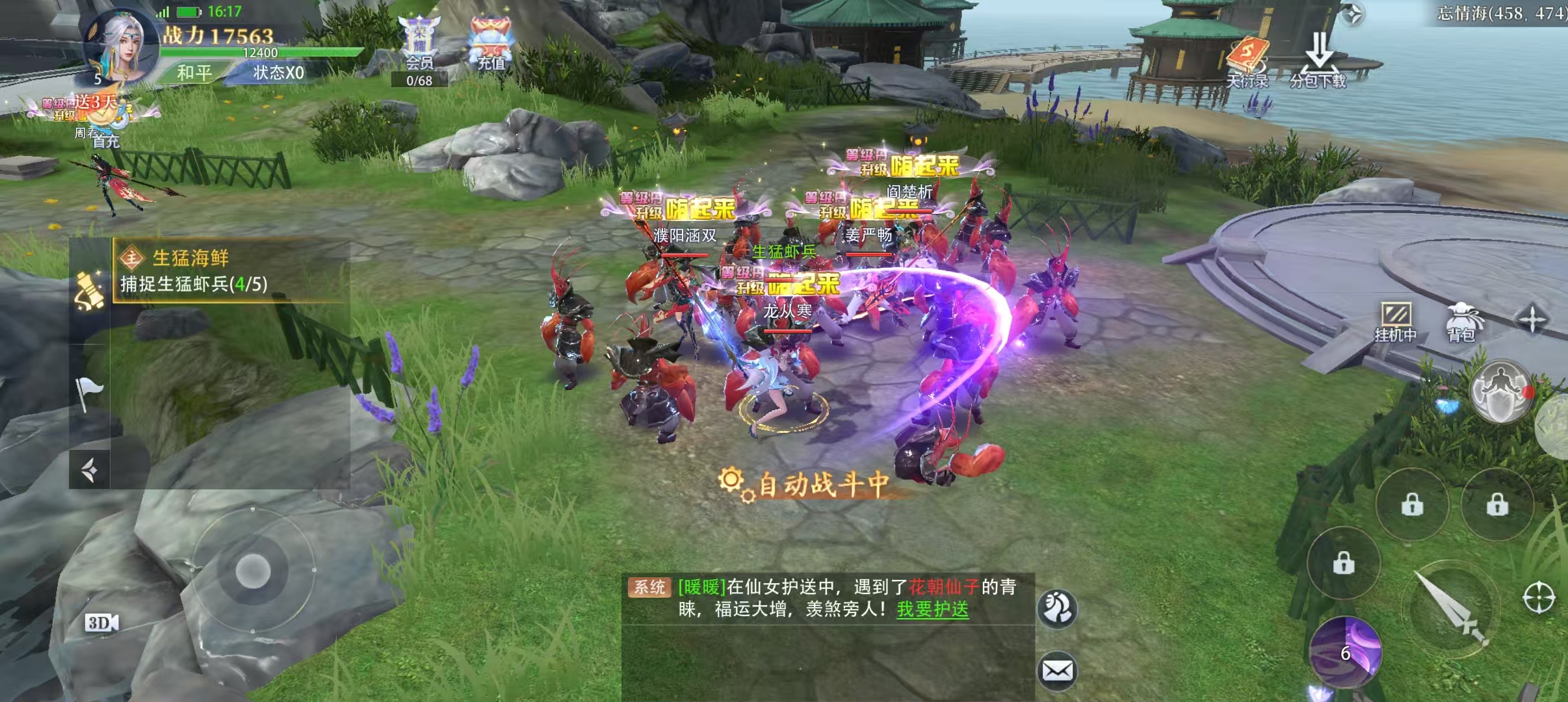Switch target with the crosshair button
Viewport: 1568px width, 702px height.
point(1539,598)
